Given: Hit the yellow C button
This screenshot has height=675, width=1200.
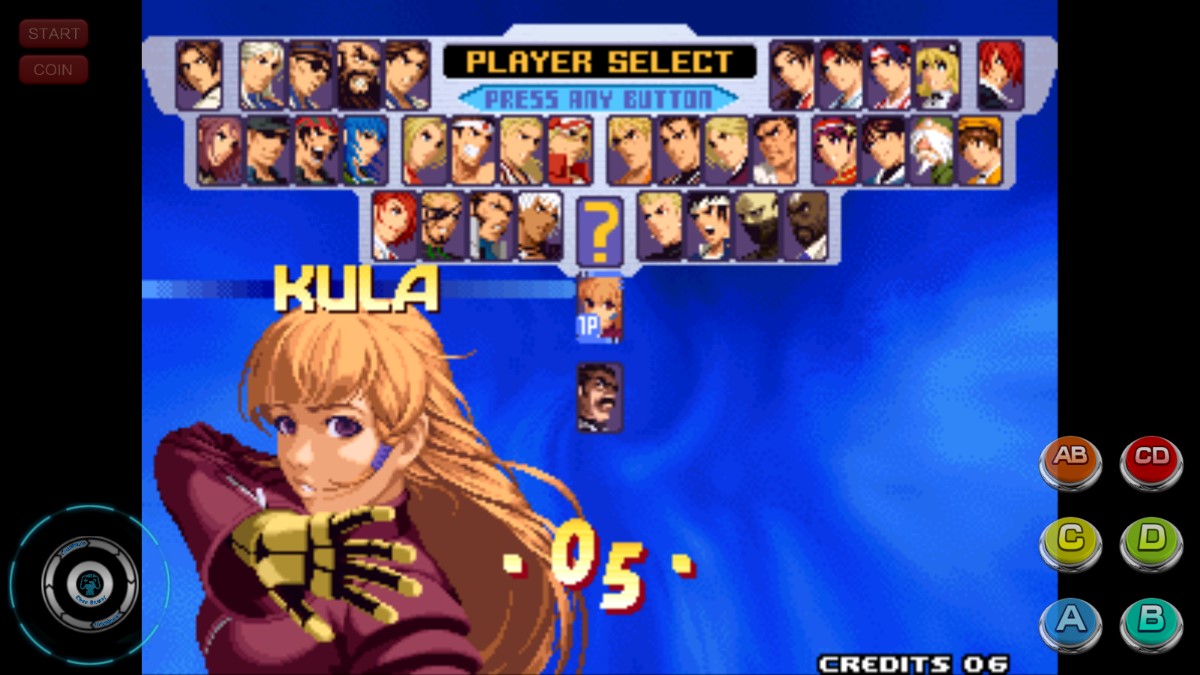Looking at the screenshot, I should coord(1070,541).
